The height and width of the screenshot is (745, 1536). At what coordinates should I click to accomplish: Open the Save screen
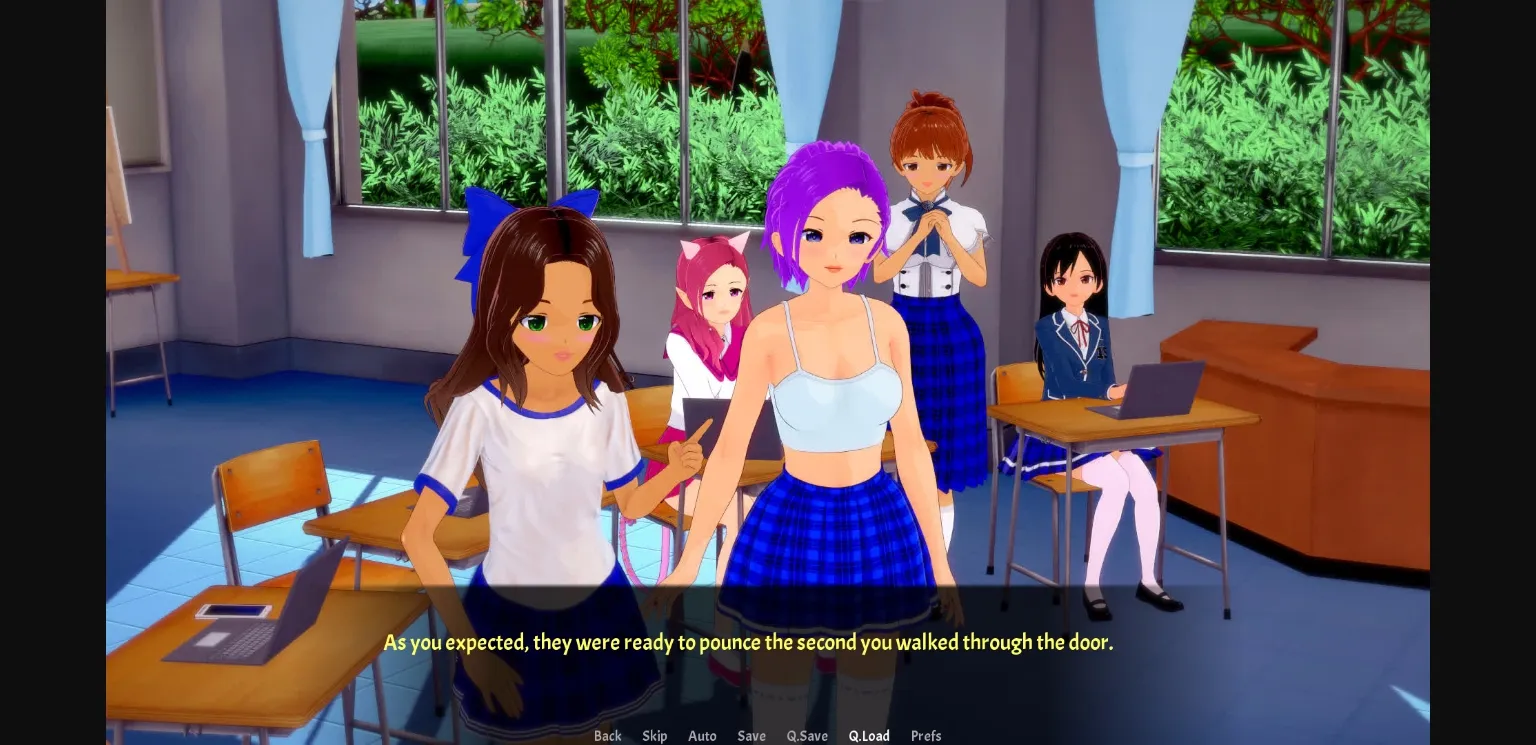click(x=751, y=736)
